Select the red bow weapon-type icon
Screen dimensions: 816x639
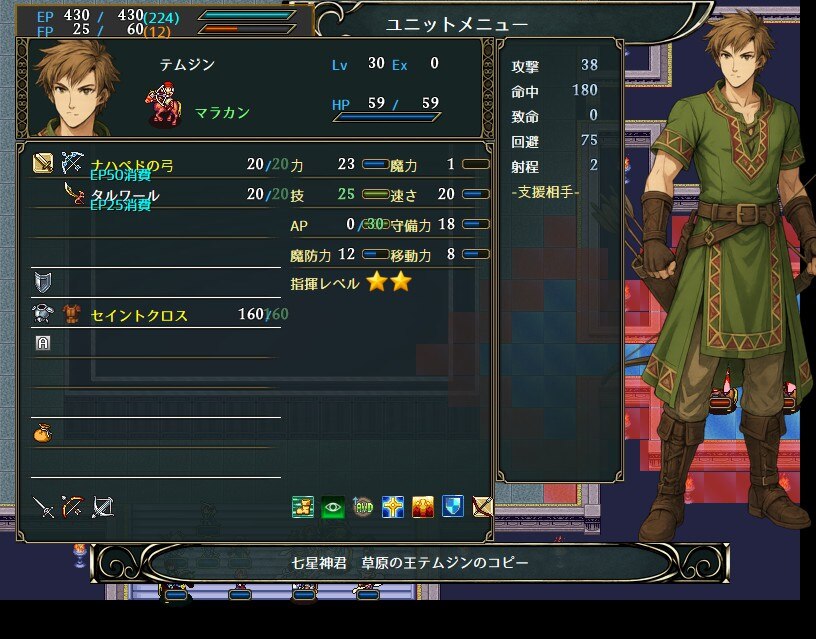[x=72, y=507]
